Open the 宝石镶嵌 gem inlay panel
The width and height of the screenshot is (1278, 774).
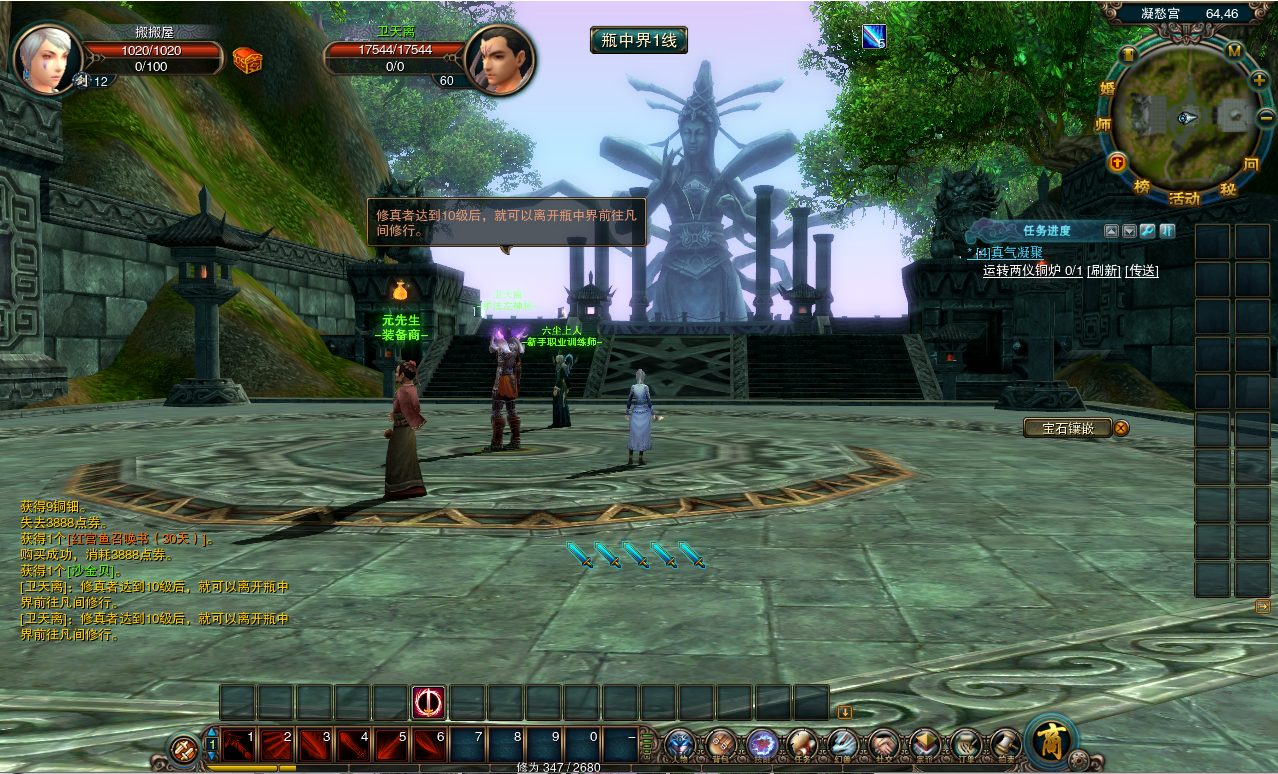(x=1067, y=428)
